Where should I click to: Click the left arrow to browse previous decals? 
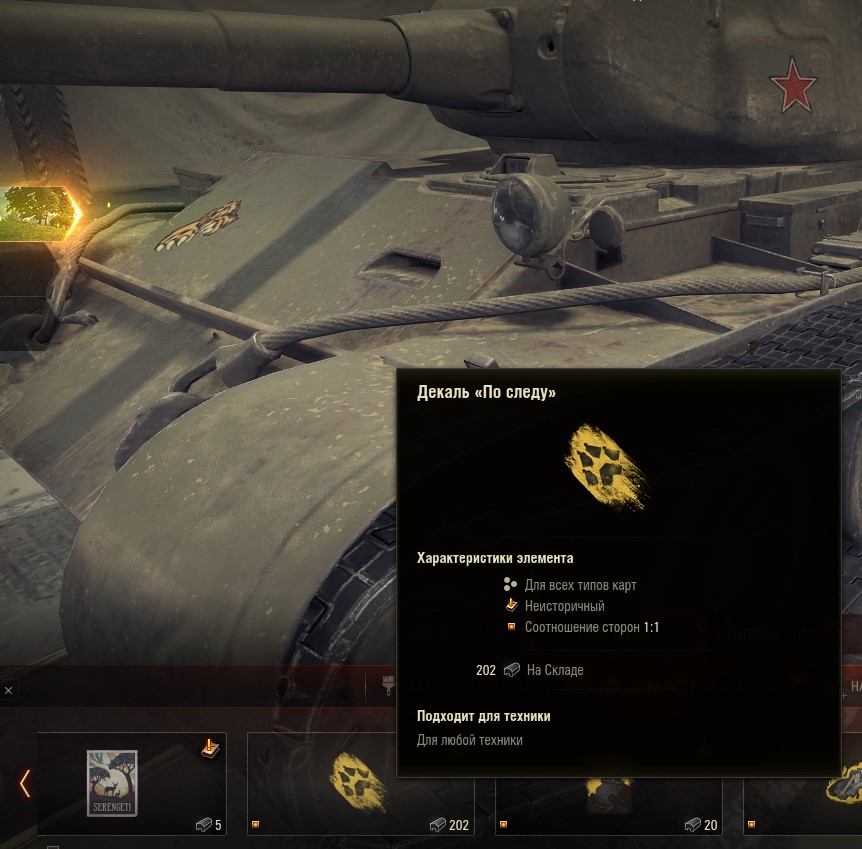[x=25, y=783]
